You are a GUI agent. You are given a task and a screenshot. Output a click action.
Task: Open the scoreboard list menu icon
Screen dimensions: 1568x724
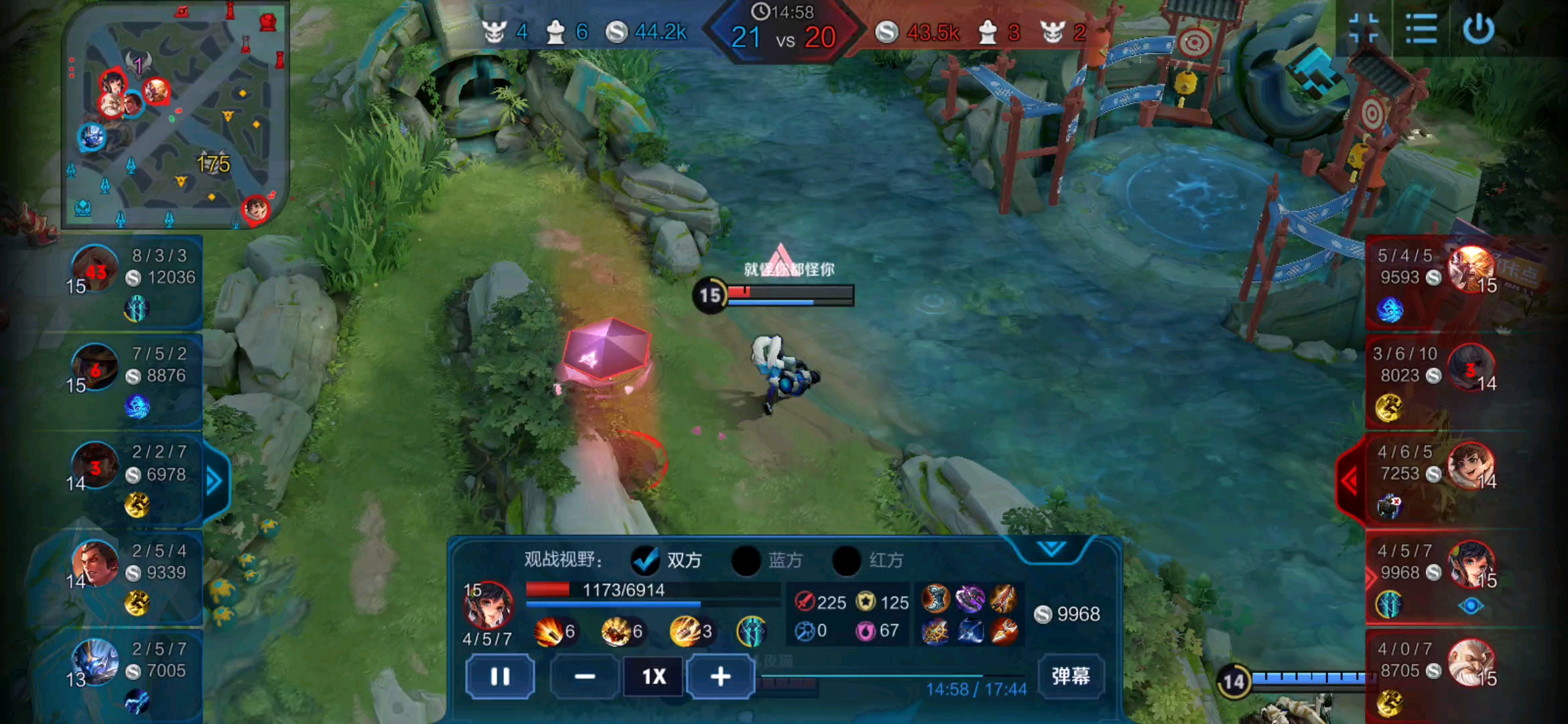1421,29
